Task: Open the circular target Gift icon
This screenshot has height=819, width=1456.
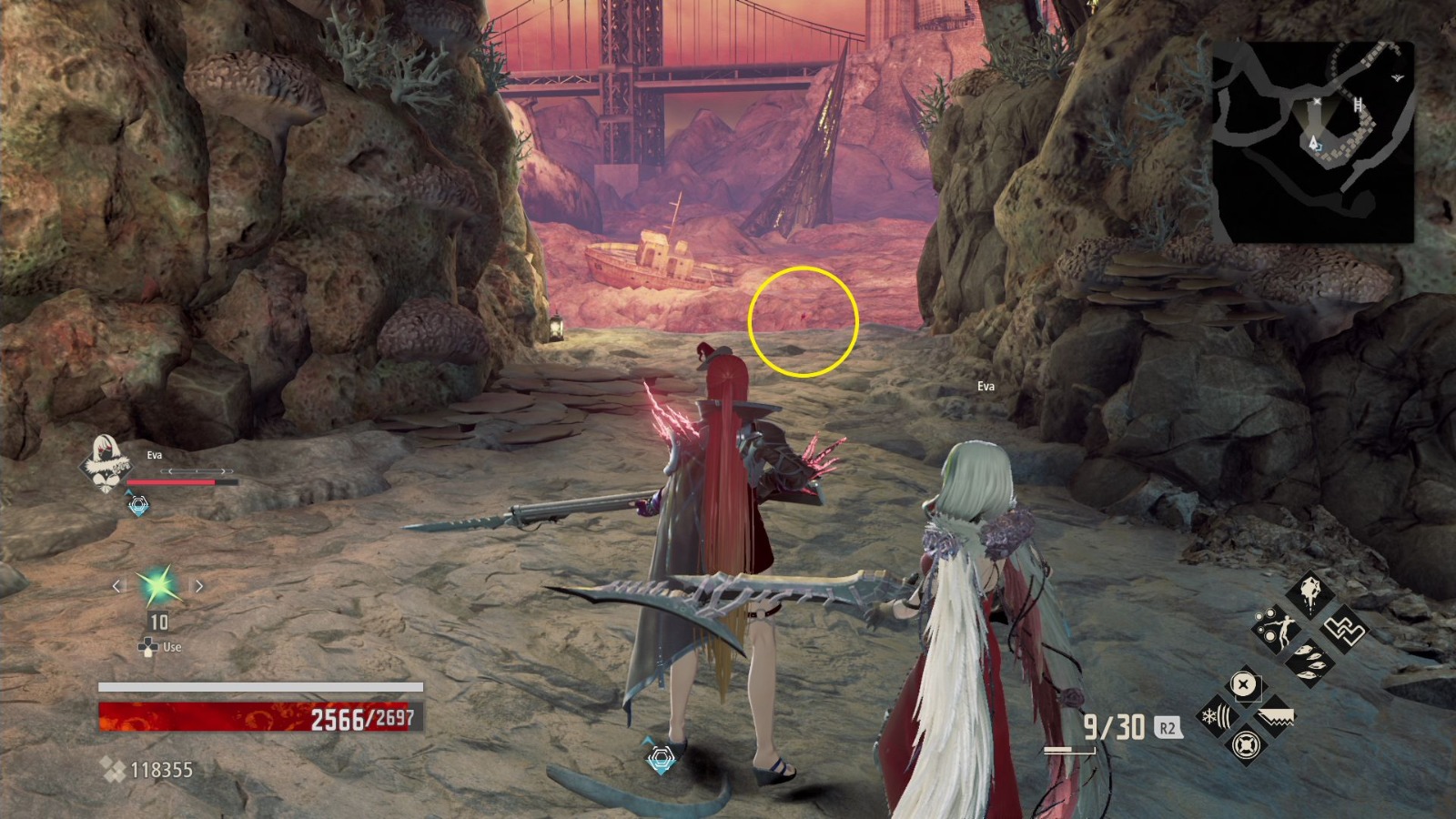Action: 1245,747
